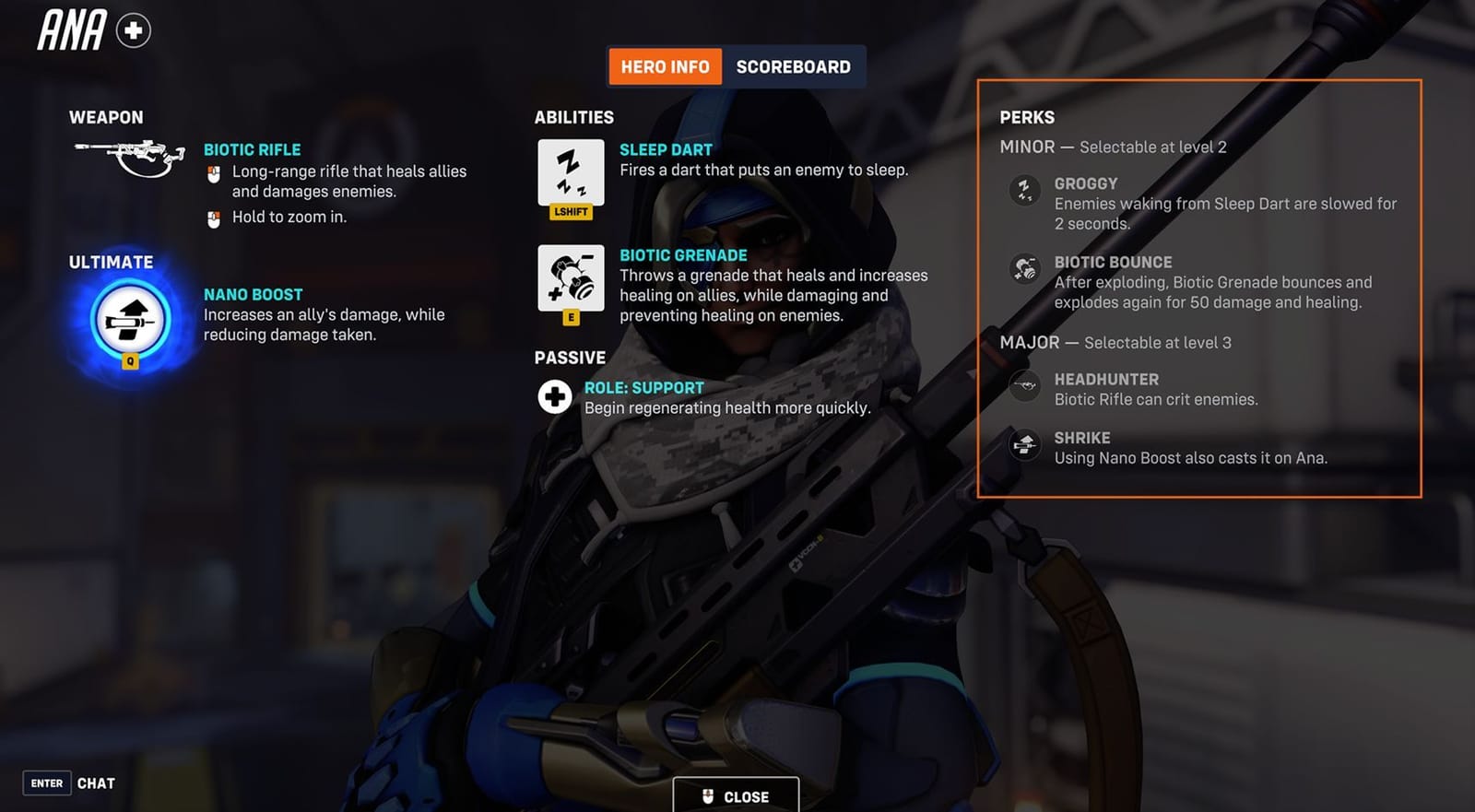Click the left mouse button icon under Biotic Rifle

(212, 172)
